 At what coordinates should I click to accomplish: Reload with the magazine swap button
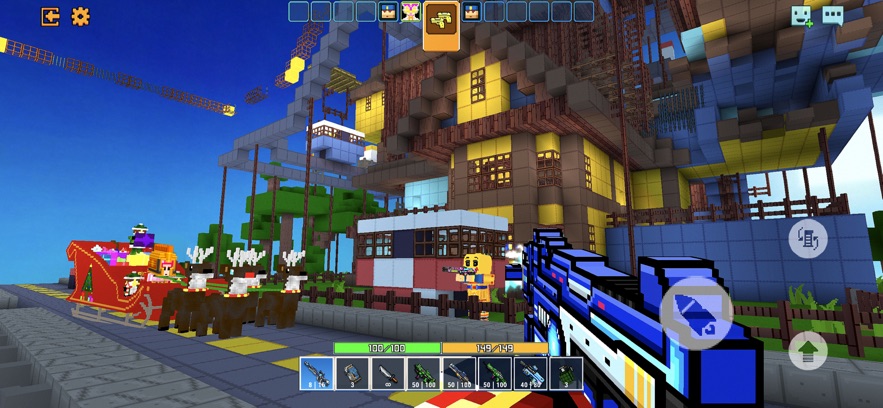pos(808,240)
